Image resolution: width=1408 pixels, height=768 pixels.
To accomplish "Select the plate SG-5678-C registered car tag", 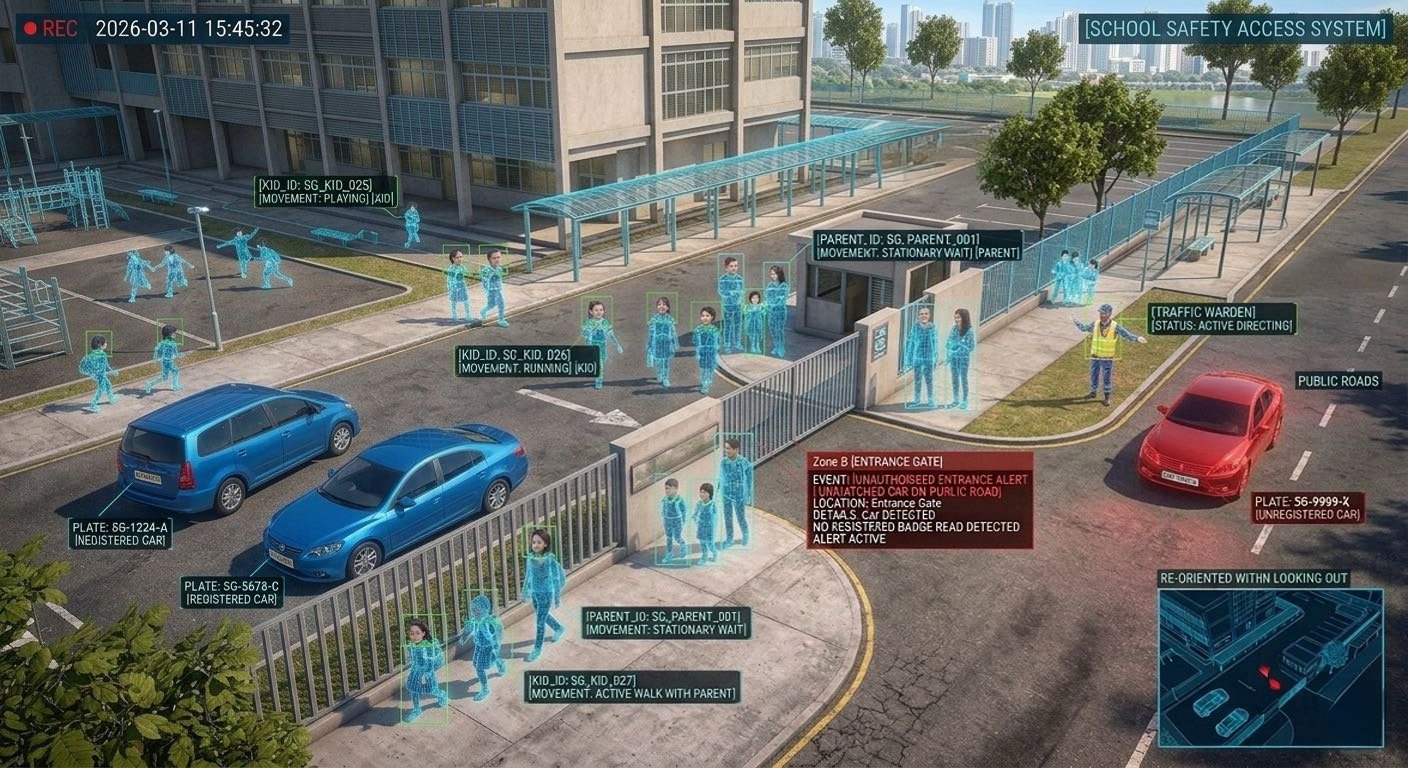I will (x=232, y=592).
